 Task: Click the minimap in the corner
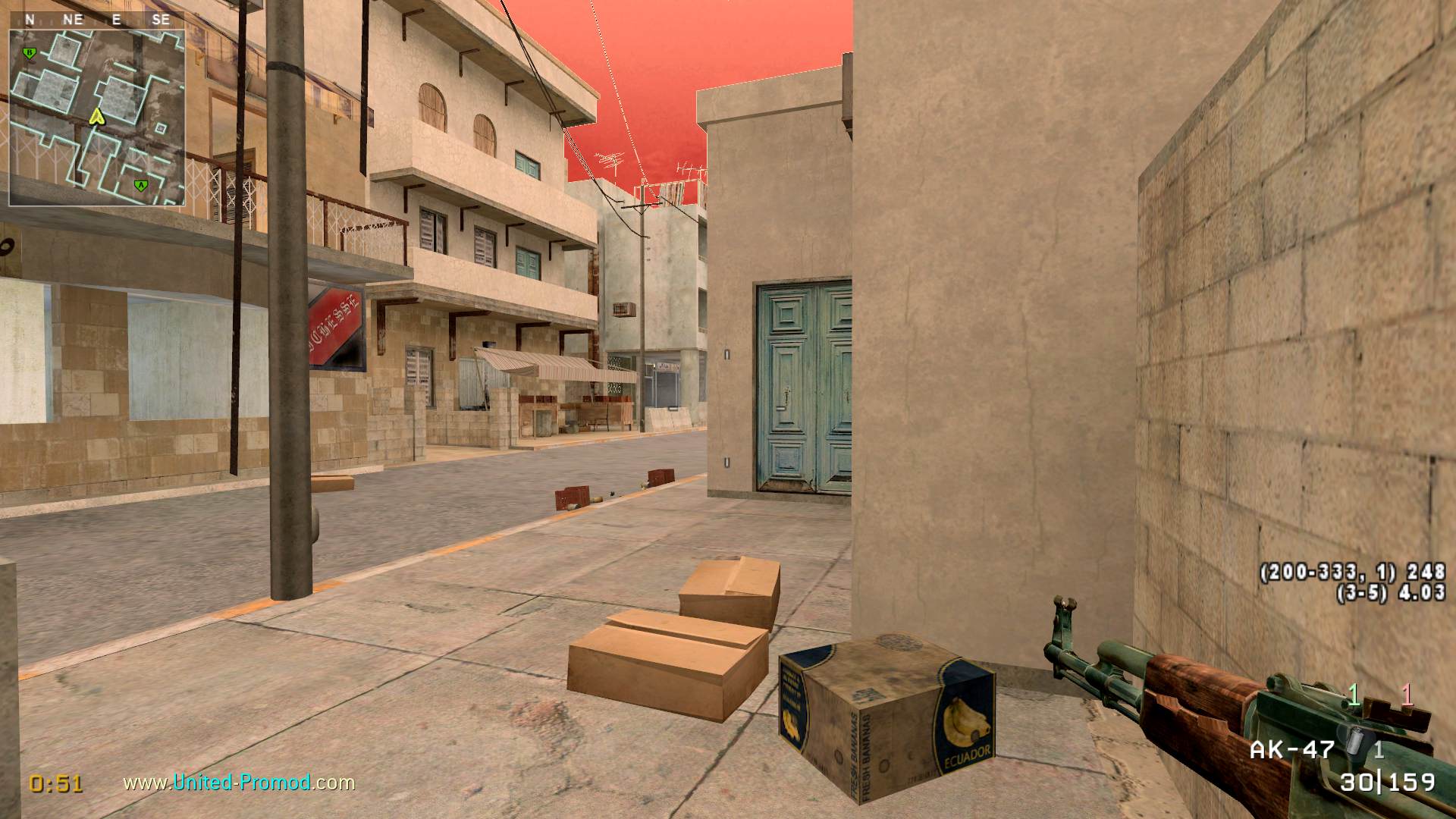96,118
